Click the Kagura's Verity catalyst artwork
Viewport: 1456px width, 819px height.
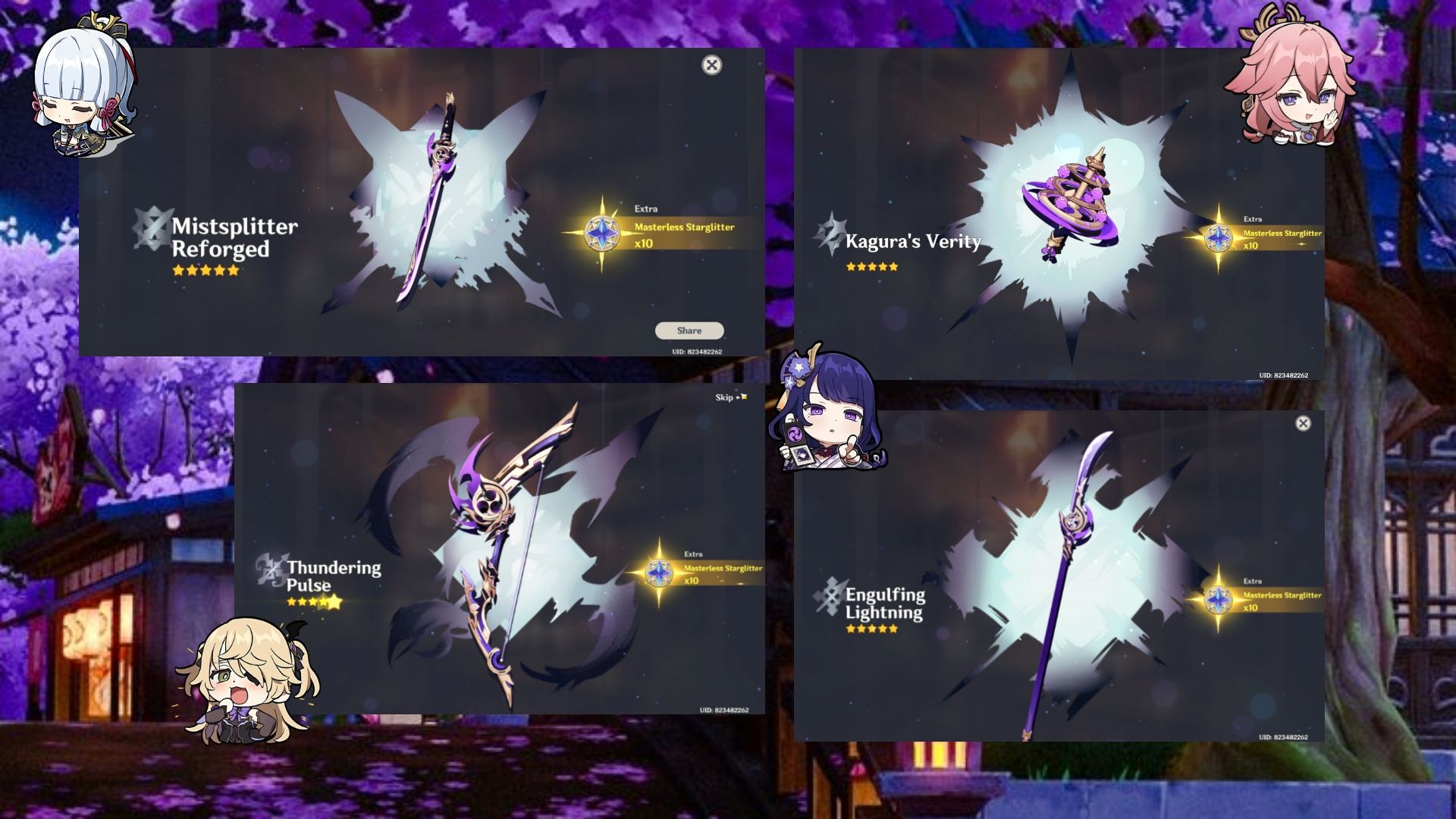(x=1071, y=197)
